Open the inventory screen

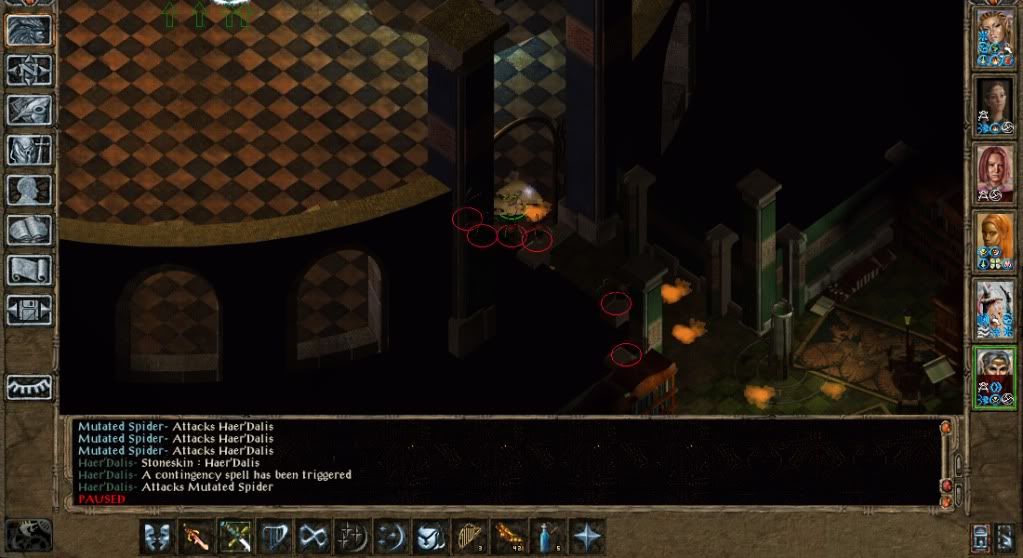pyautogui.click(x=29, y=150)
